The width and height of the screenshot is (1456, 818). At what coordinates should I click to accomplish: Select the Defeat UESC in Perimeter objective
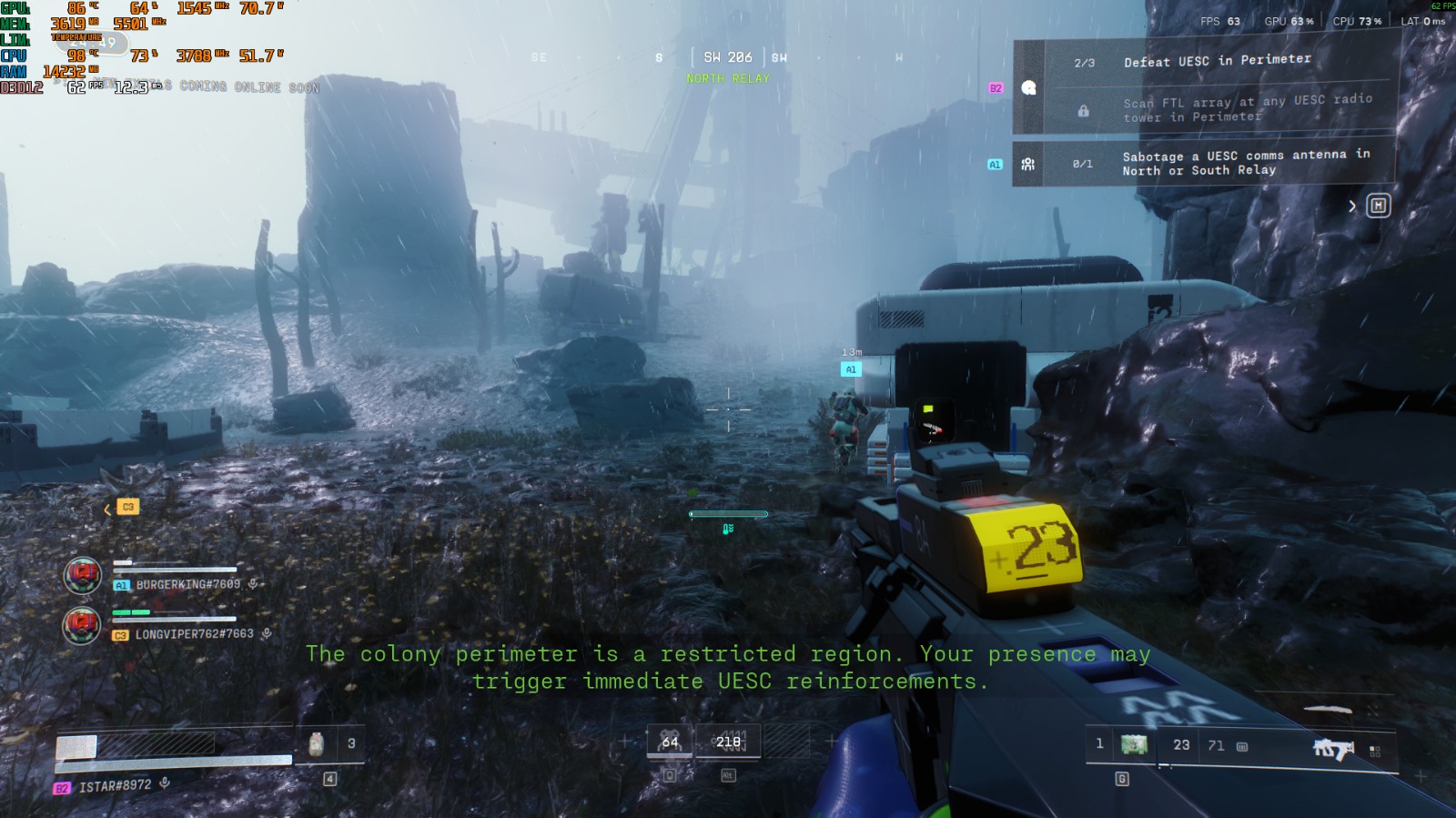[1216, 62]
